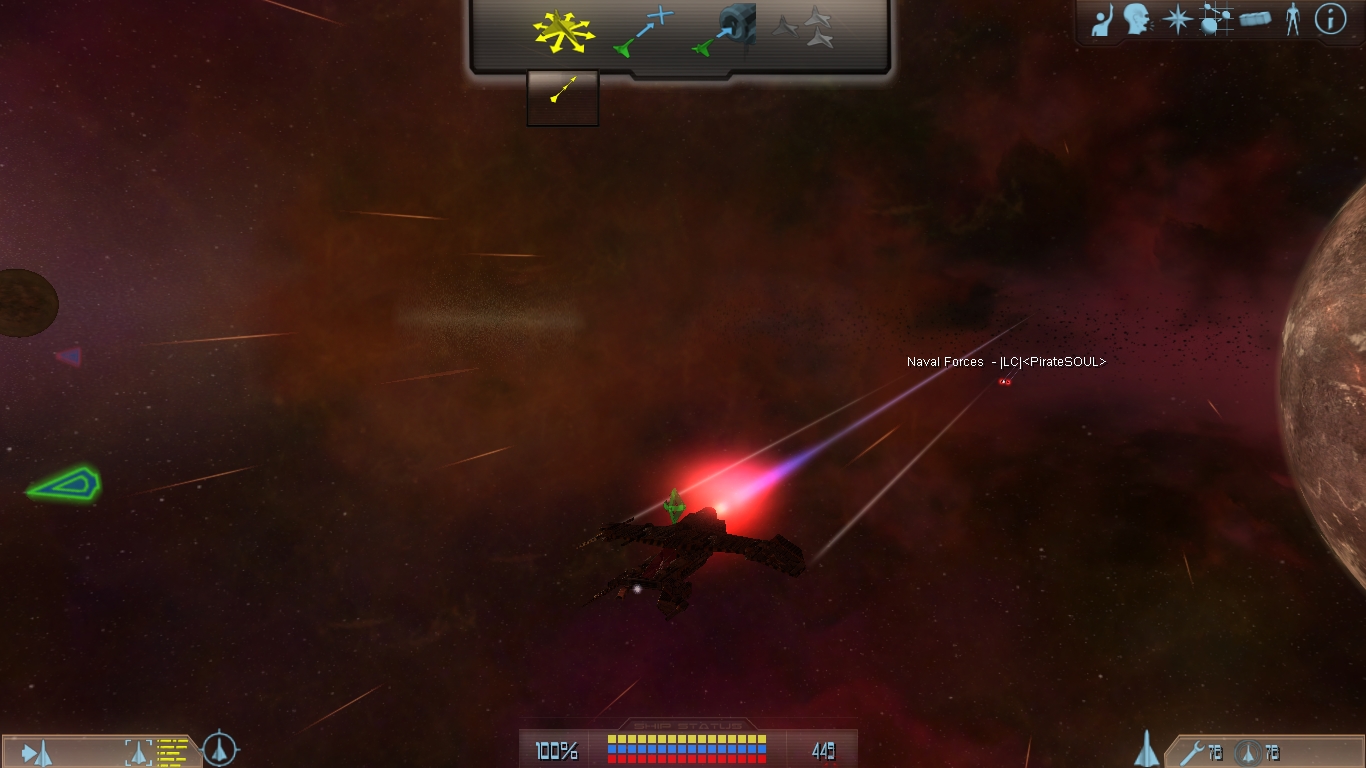The image size is (1366, 768).
Task: Click the yellow arrow sub-option tile
Action: pos(563,97)
